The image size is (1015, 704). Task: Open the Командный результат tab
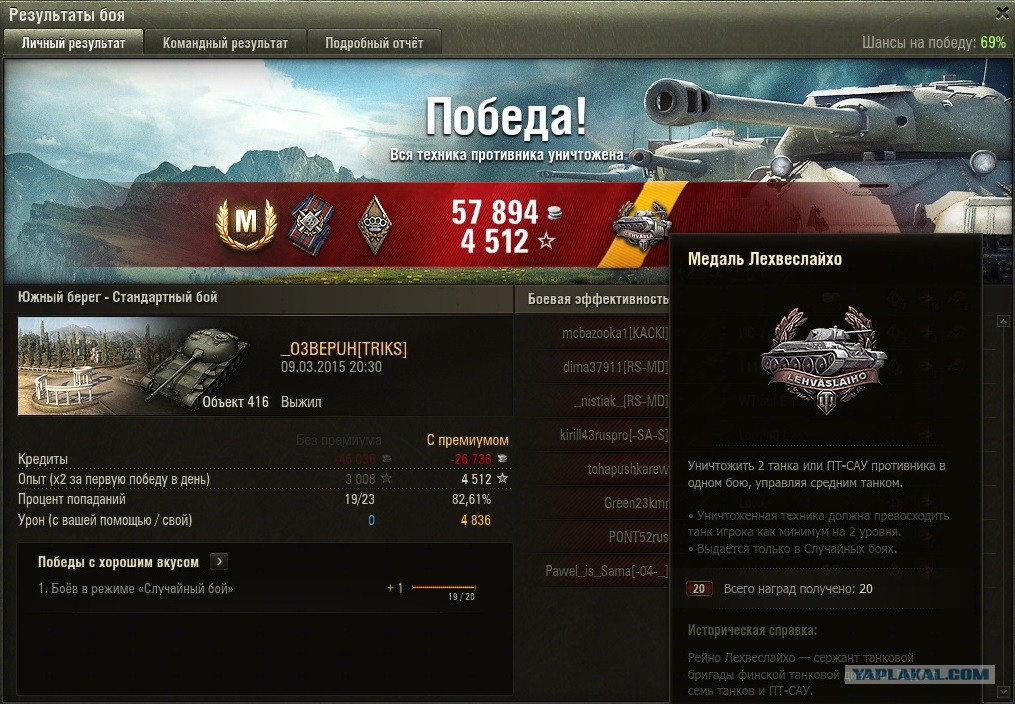225,43
